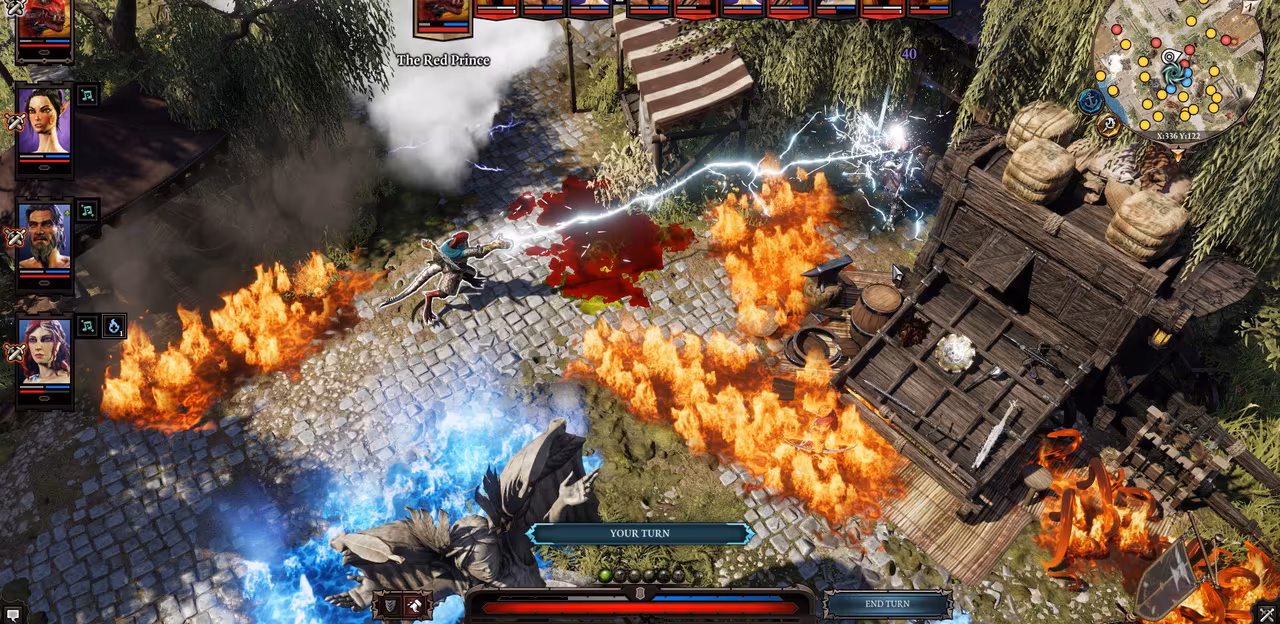
Task: Click the crossed swords icon in the bottom-right corner
Action: [1267, 614]
